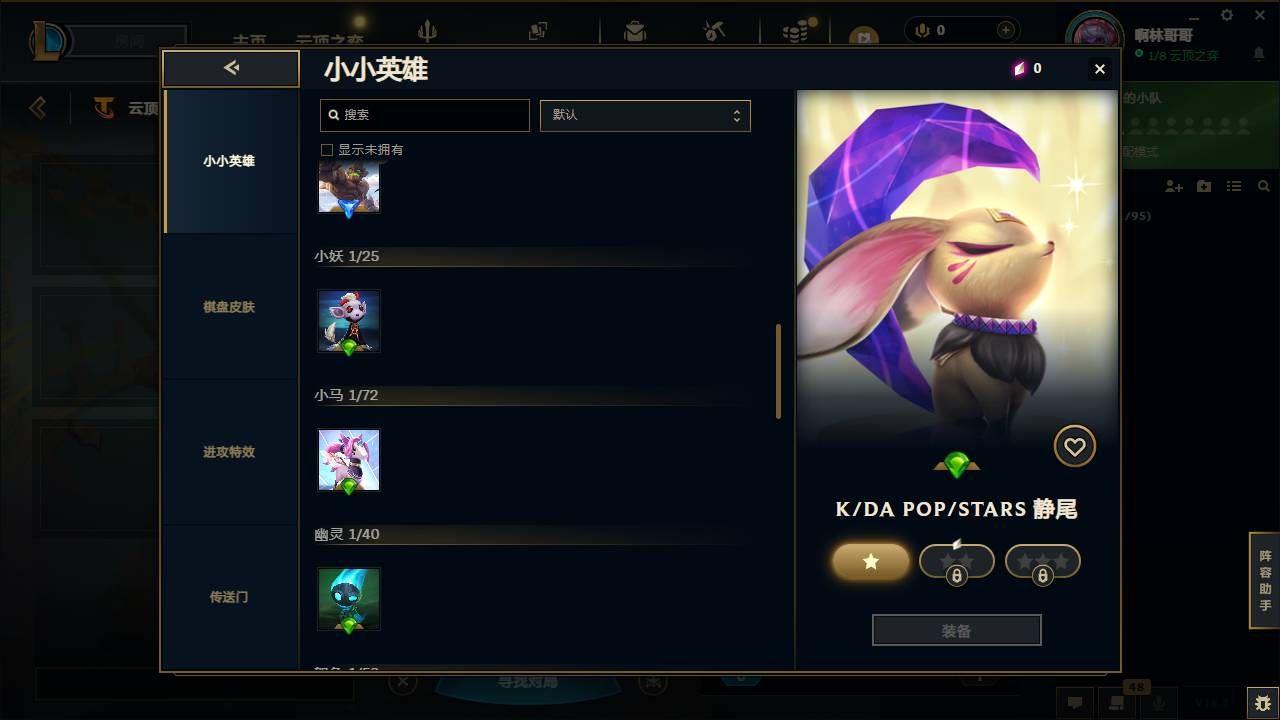This screenshot has height=720, width=1280.
Task: Select the K/DA POP/STARS pony thumbnail
Action: [x=348, y=460]
